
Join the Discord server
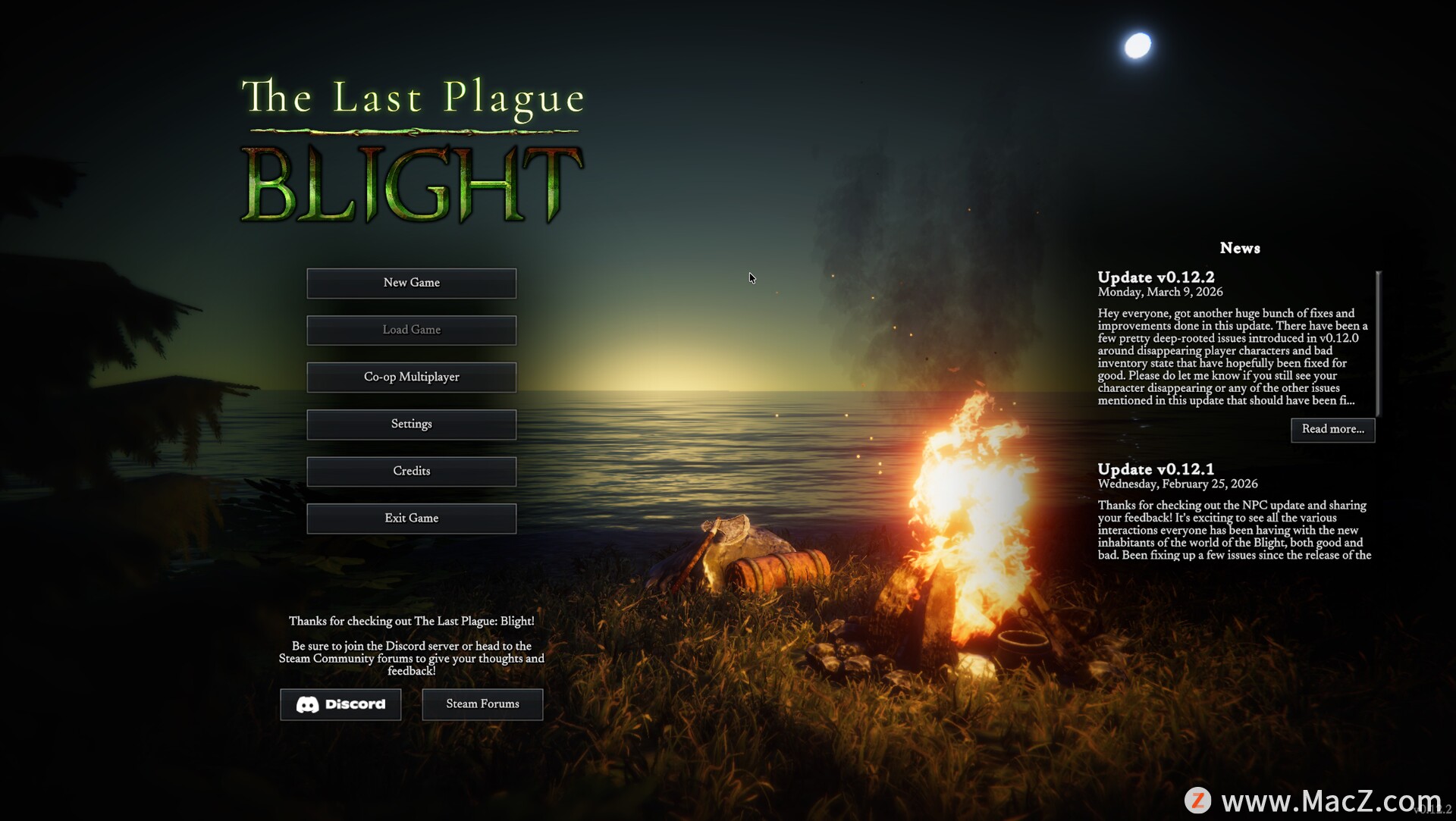click(340, 704)
